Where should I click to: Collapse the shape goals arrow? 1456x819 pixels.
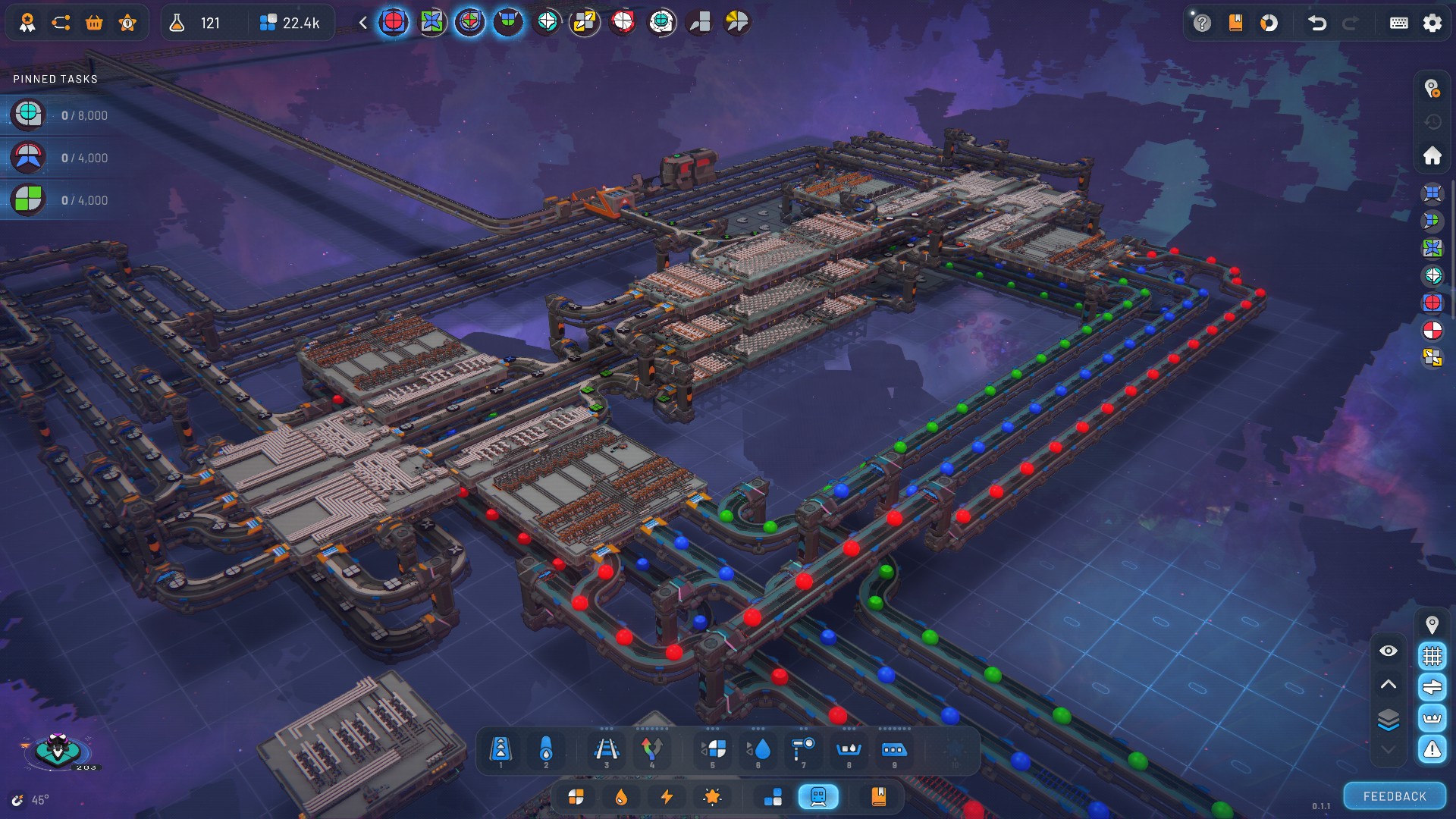(363, 23)
